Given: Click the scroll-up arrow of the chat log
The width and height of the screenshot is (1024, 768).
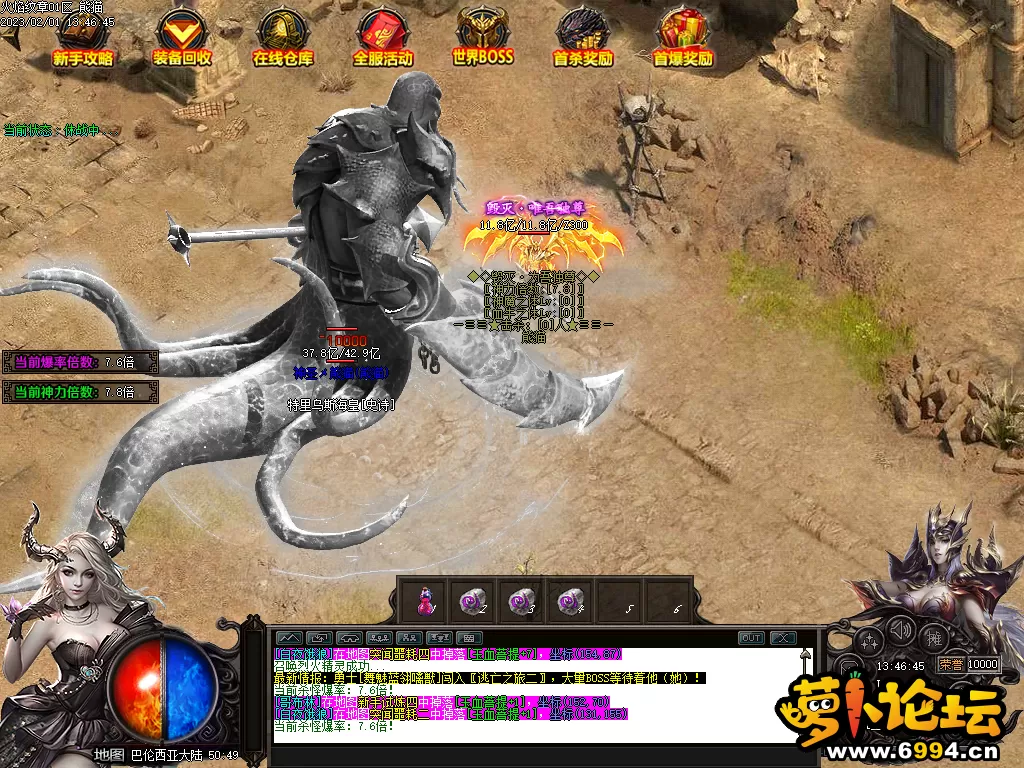Looking at the screenshot, I should (x=806, y=656).
